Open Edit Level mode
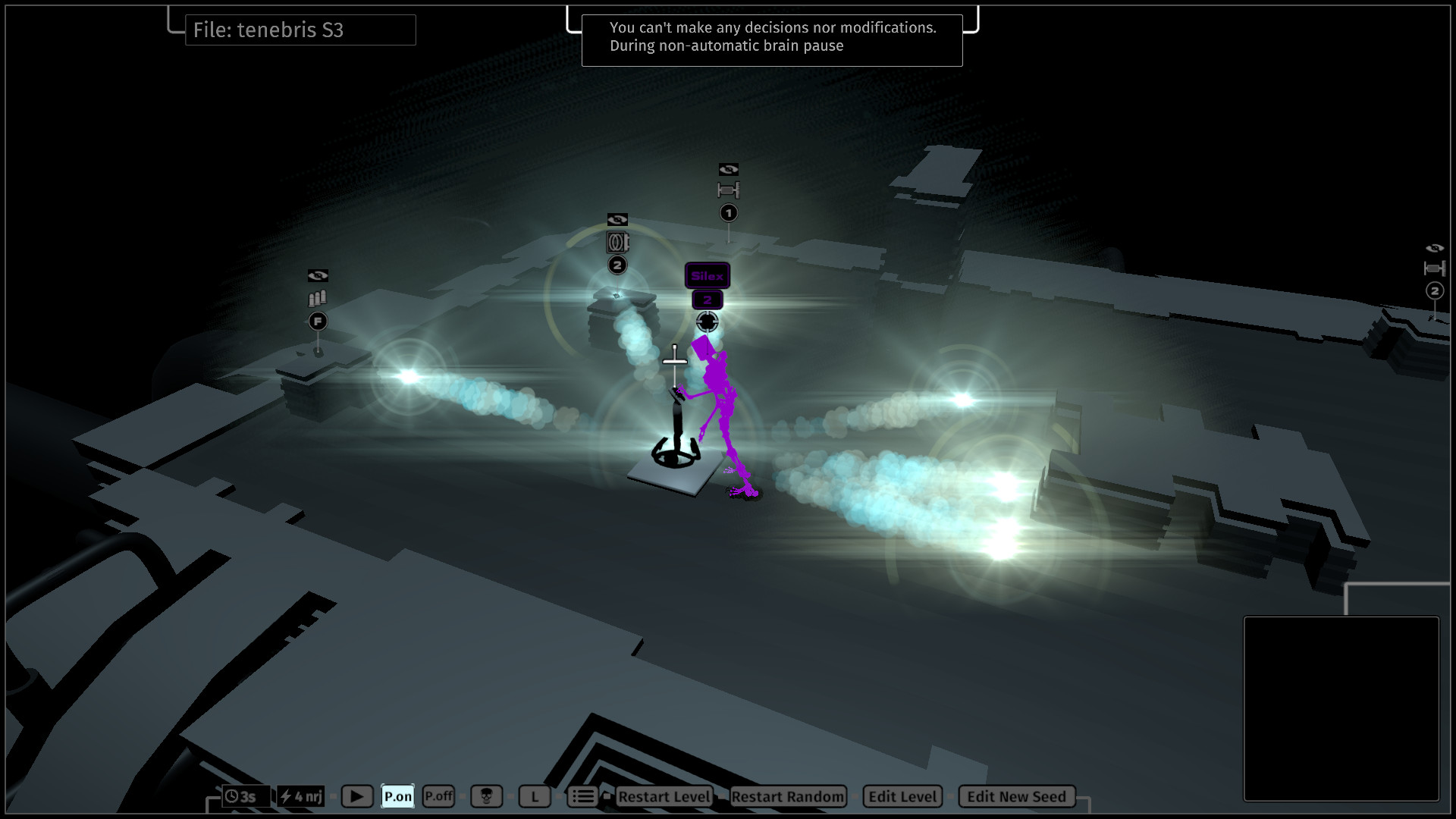Image resolution: width=1456 pixels, height=819 pixels. (x=902, y=796)
